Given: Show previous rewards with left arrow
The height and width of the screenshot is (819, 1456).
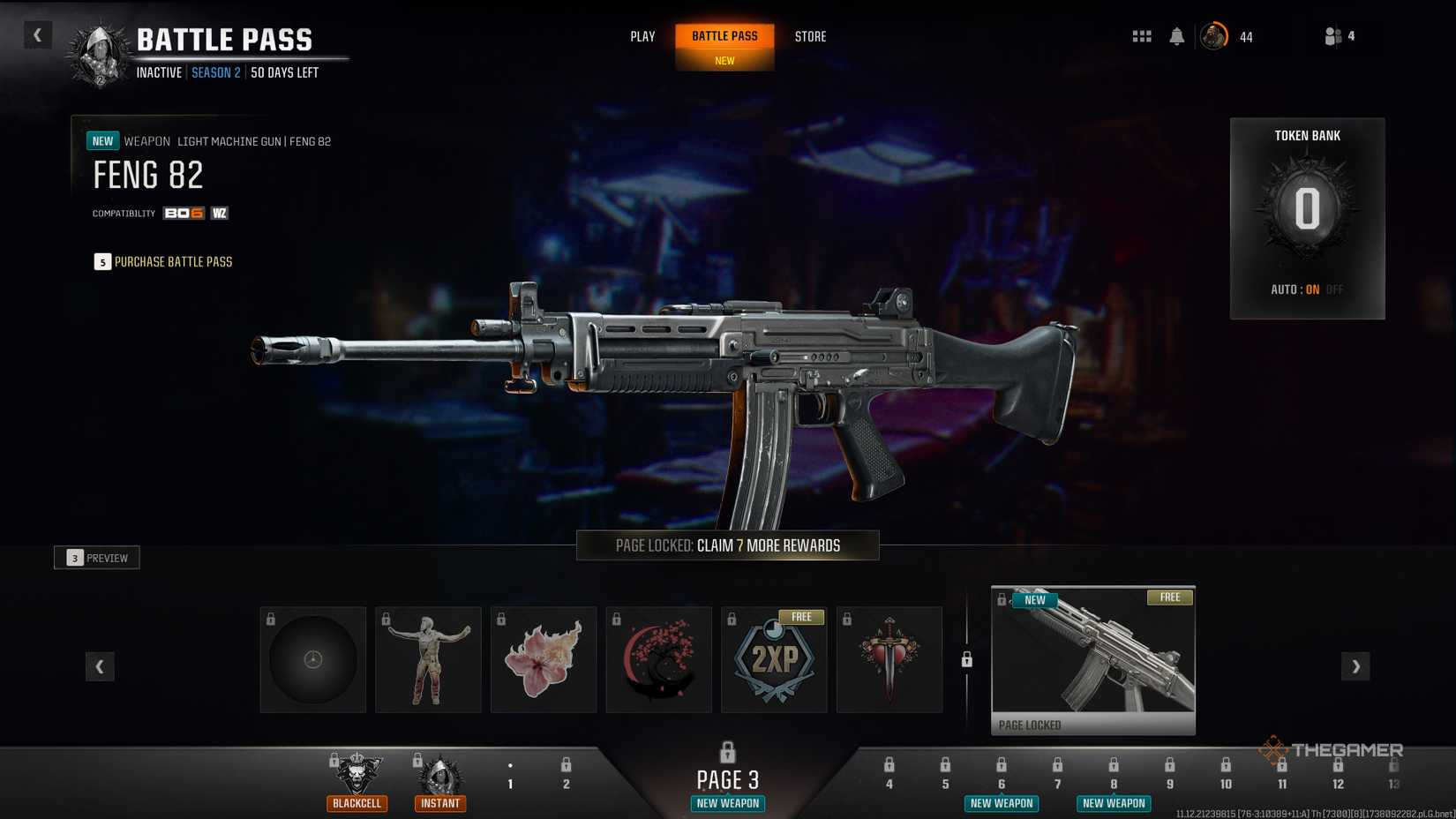Looking at the screenshot, I should click(100, 666).
